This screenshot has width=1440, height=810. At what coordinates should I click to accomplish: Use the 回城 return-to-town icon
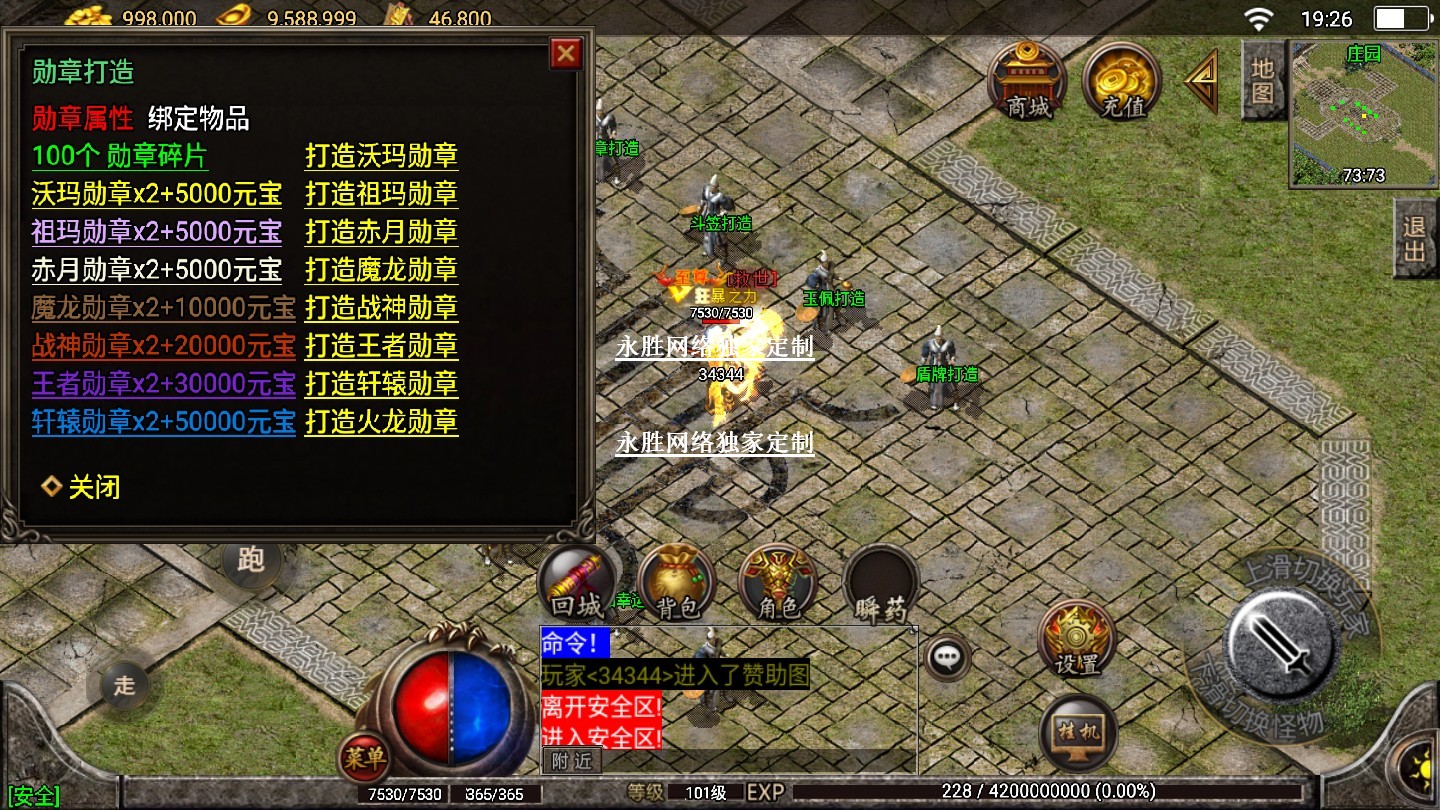point(577,585)
